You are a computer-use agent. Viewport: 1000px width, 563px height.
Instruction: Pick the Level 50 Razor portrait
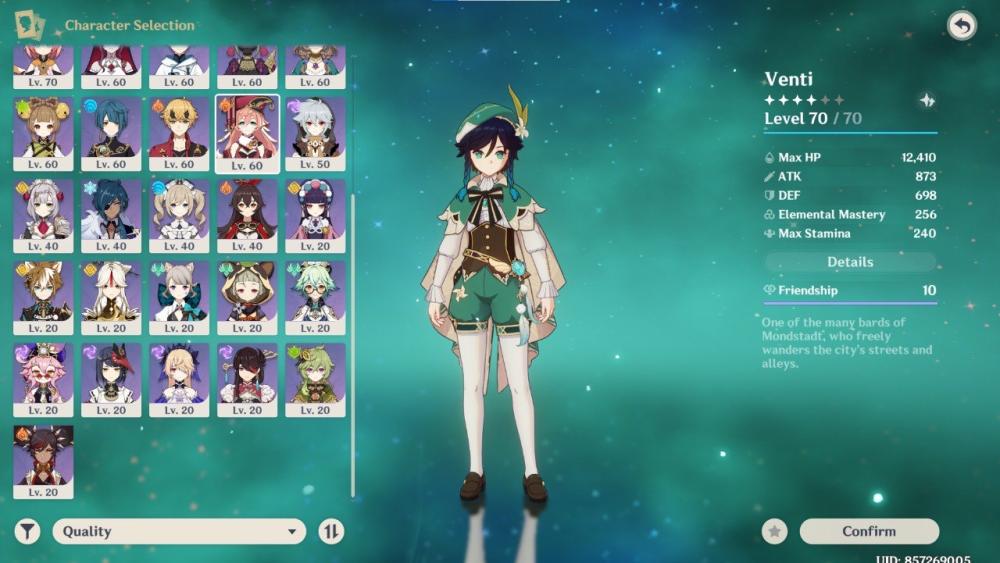[x=315, y=133]
